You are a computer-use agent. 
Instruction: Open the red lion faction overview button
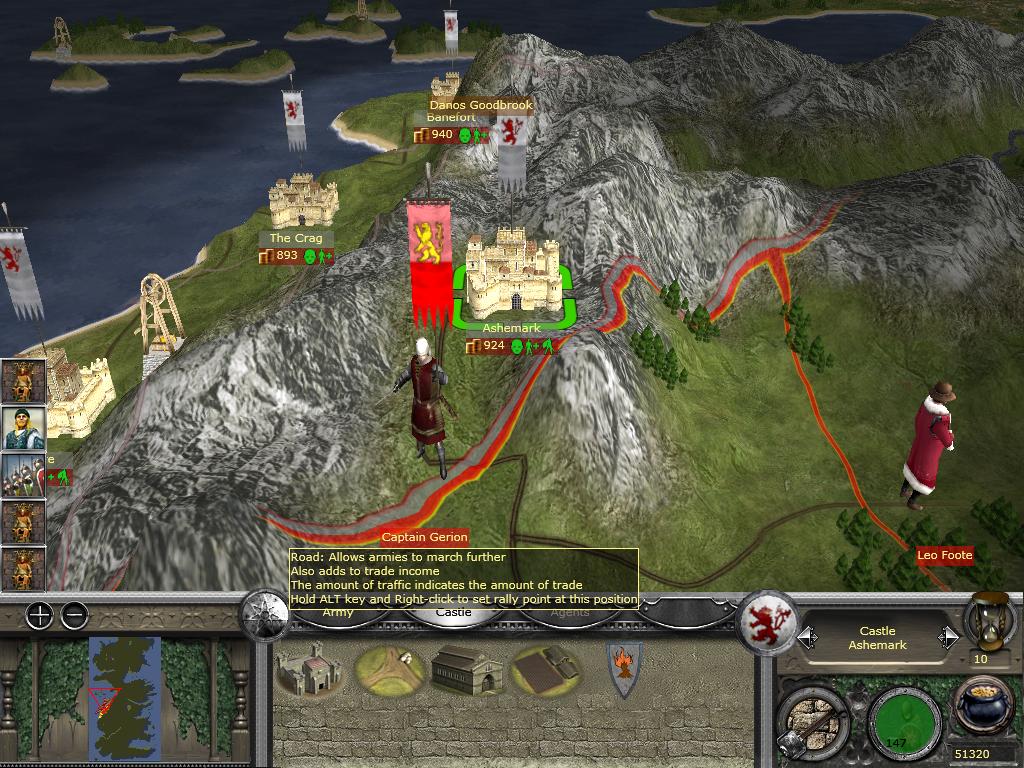click(767, 625)
